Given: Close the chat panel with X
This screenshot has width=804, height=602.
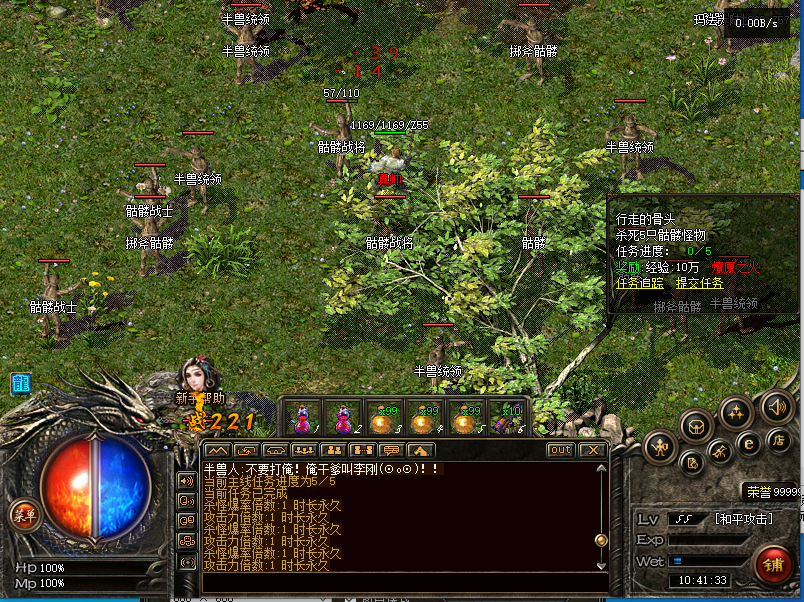Looking at the screenshot, I should (592, 450).
